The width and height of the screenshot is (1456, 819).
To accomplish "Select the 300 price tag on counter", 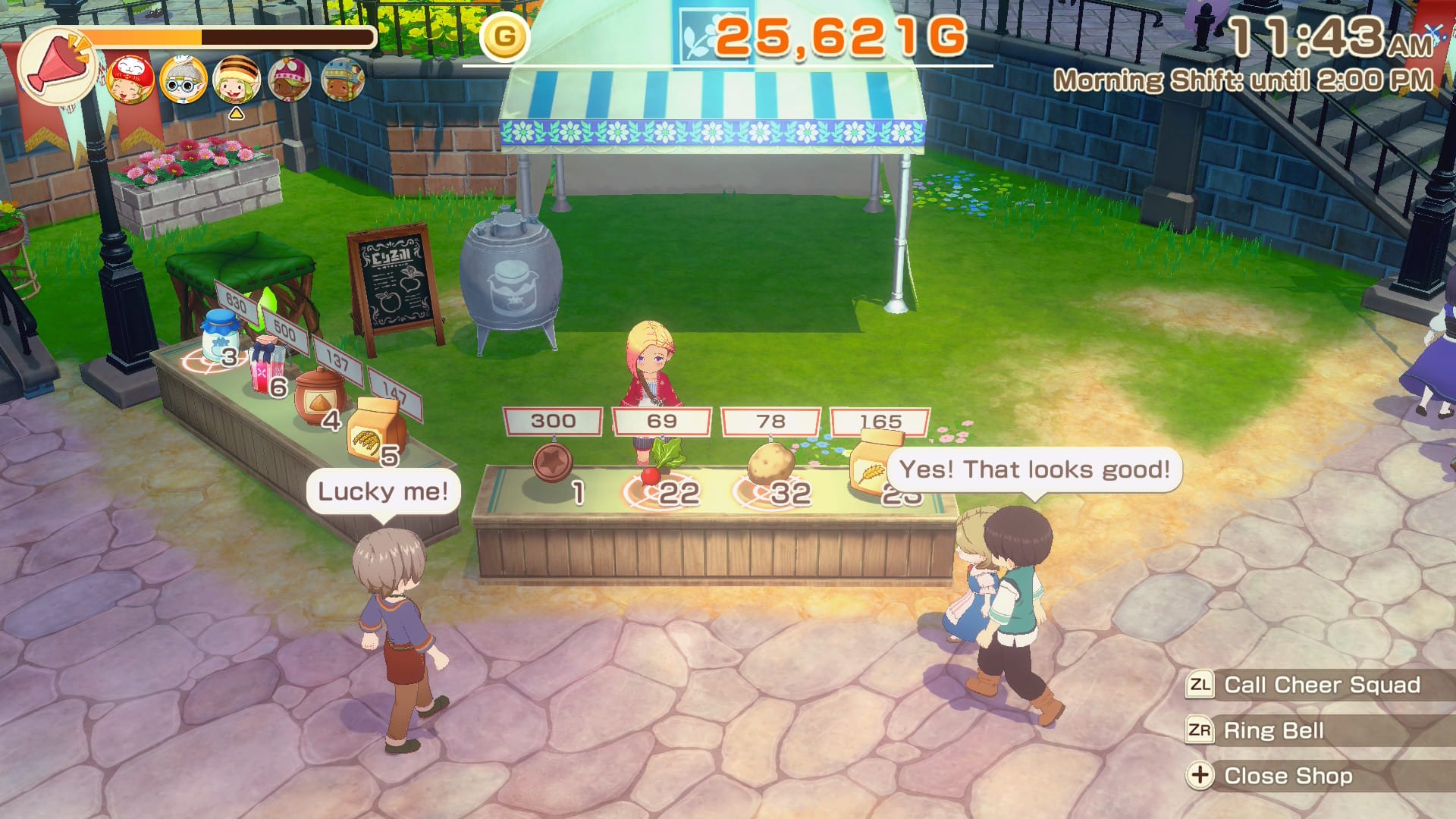I will pos(553,421).
